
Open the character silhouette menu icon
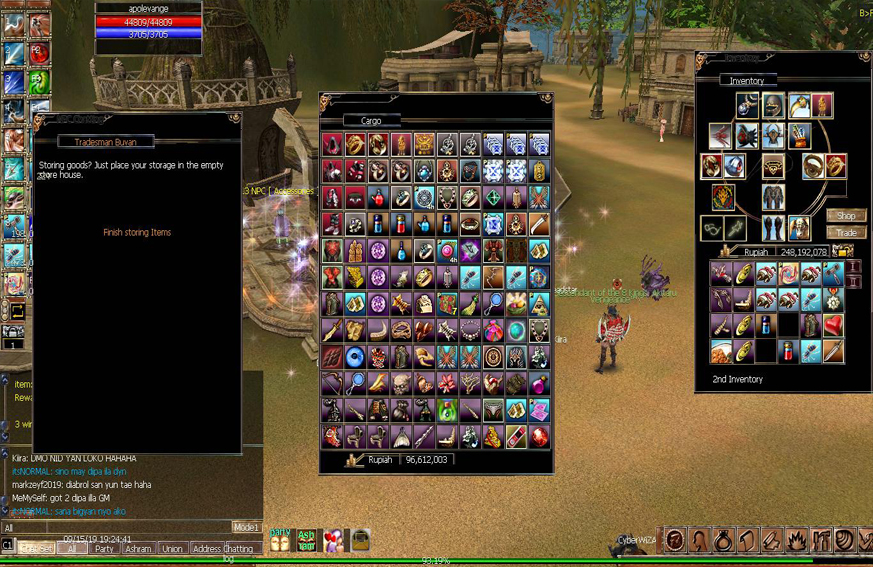[698, 541]
